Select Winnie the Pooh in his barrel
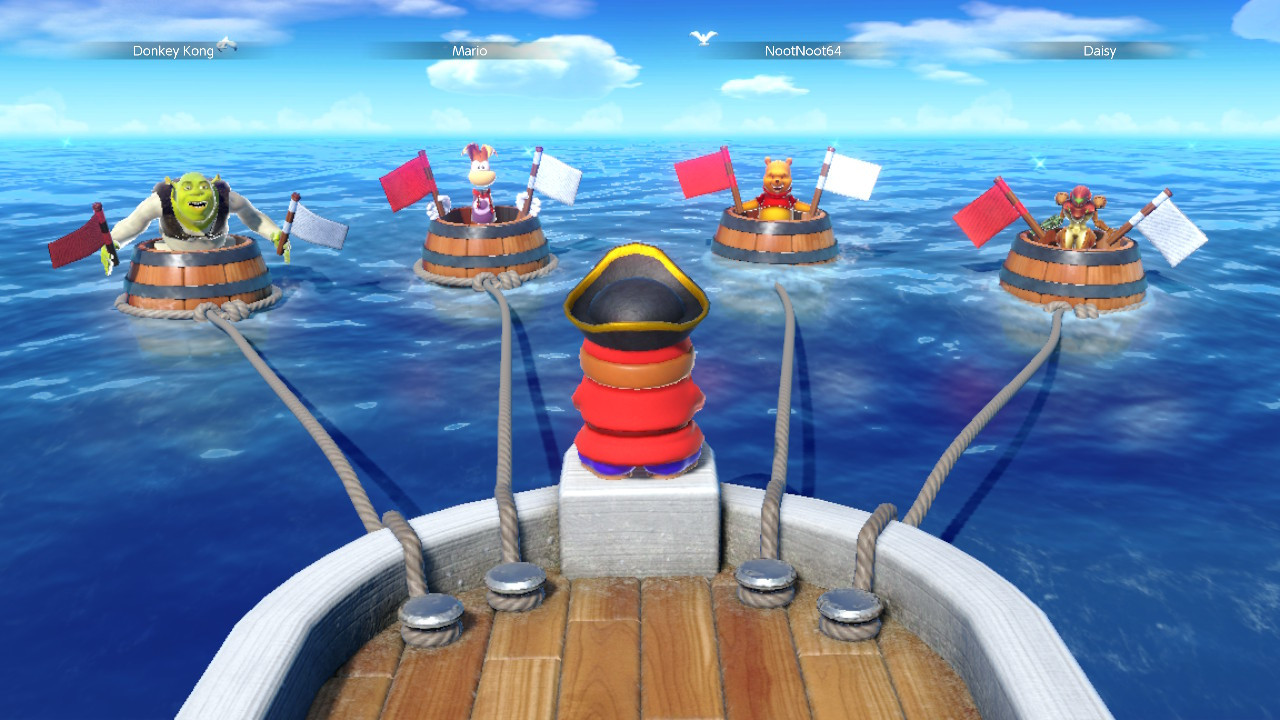This screenshot has width=1280, height=720. 775,185
